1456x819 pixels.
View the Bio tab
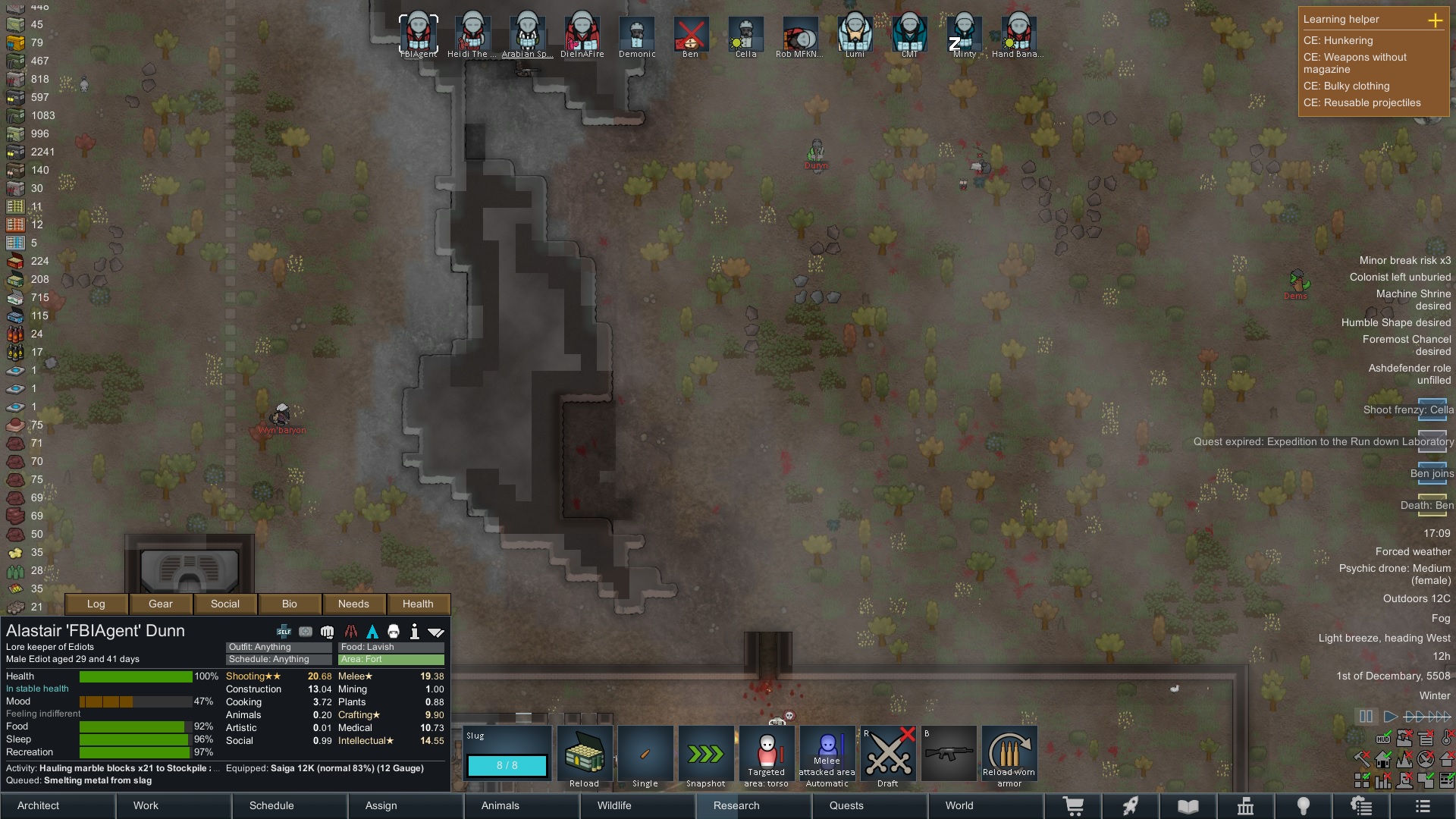tap(289, 604)
